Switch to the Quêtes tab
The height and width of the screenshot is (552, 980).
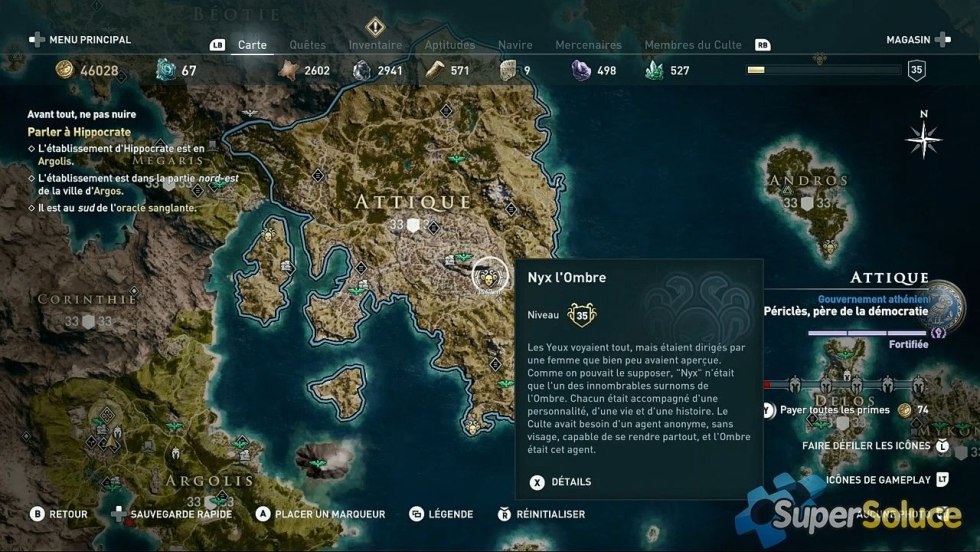click(307, 45)
